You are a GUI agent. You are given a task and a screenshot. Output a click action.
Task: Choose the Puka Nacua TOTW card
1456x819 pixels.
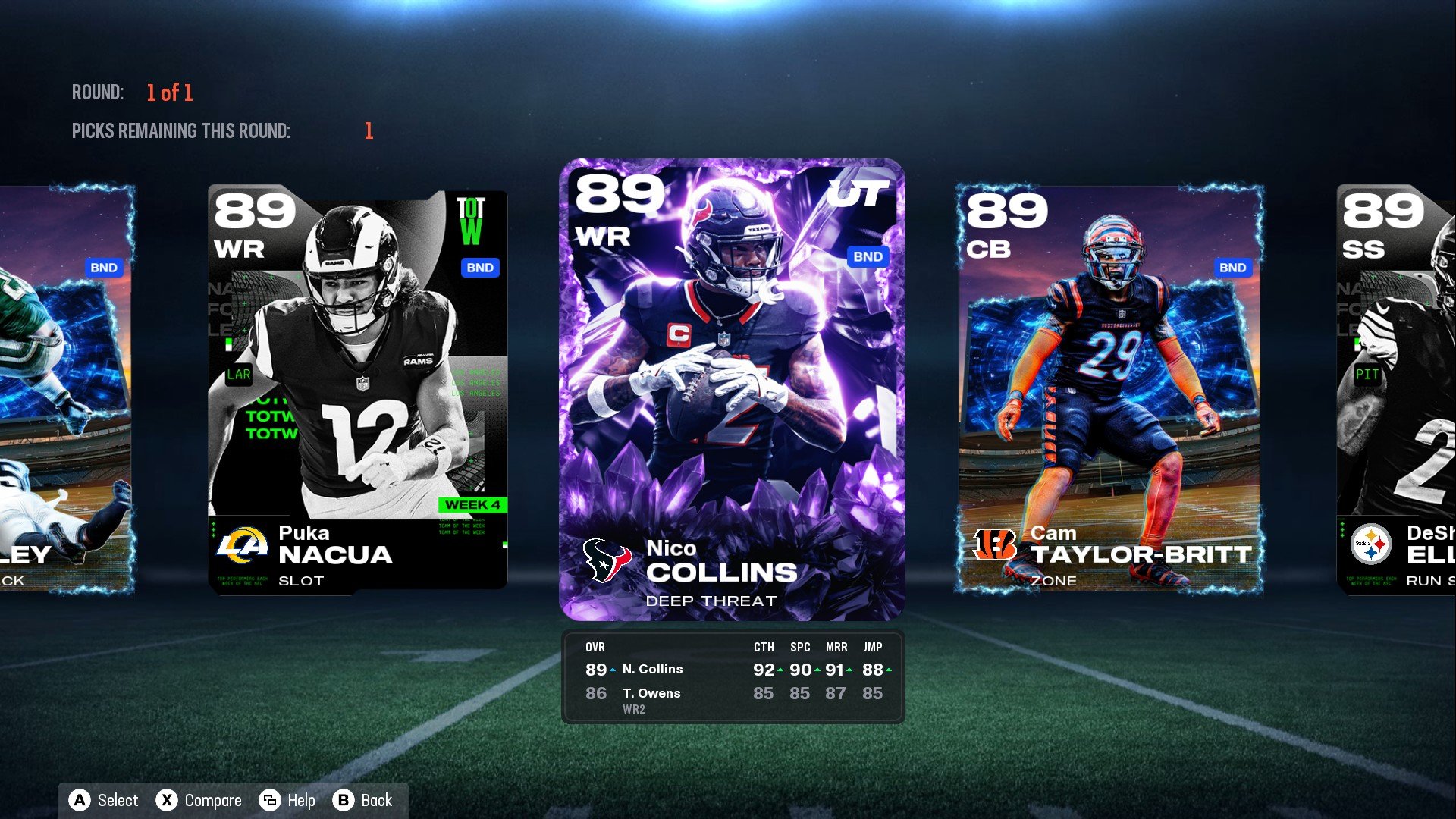[x=357, y=389]
